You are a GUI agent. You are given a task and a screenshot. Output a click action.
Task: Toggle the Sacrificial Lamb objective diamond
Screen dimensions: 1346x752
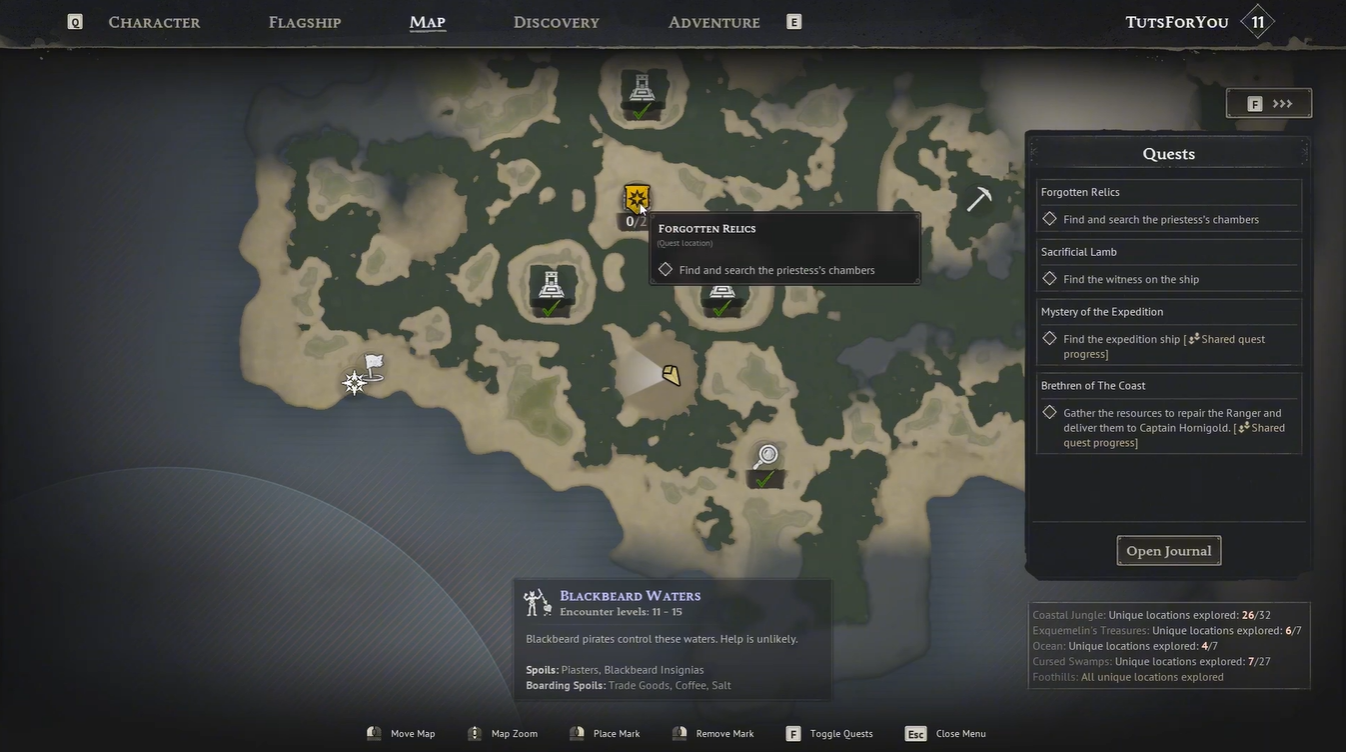pyautogui.click(x=1050, y=278)
